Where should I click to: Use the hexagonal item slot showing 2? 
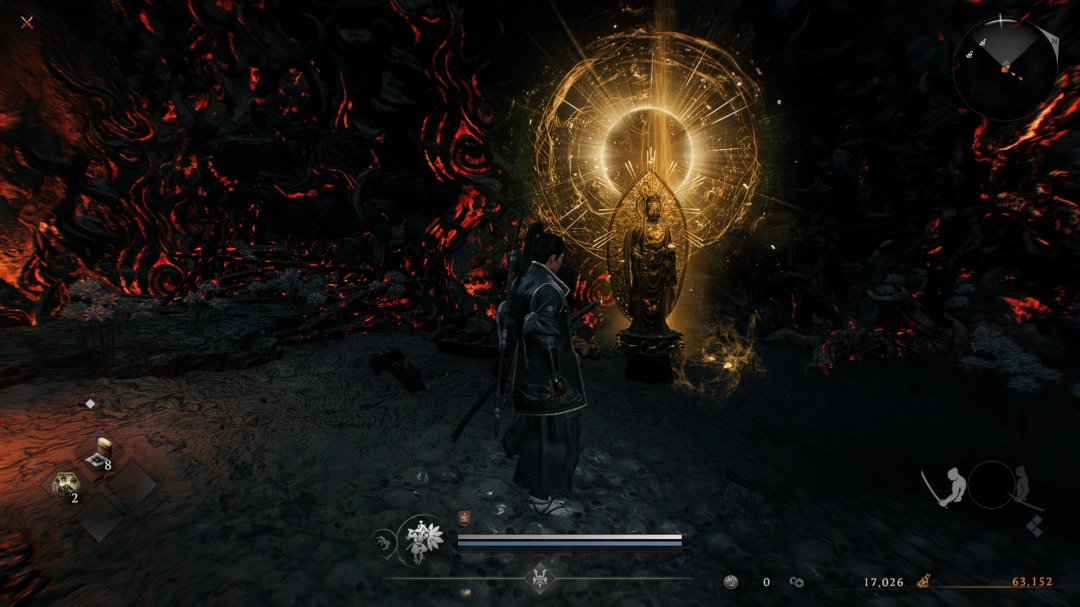pyautogui.click(x=66, y=487)
